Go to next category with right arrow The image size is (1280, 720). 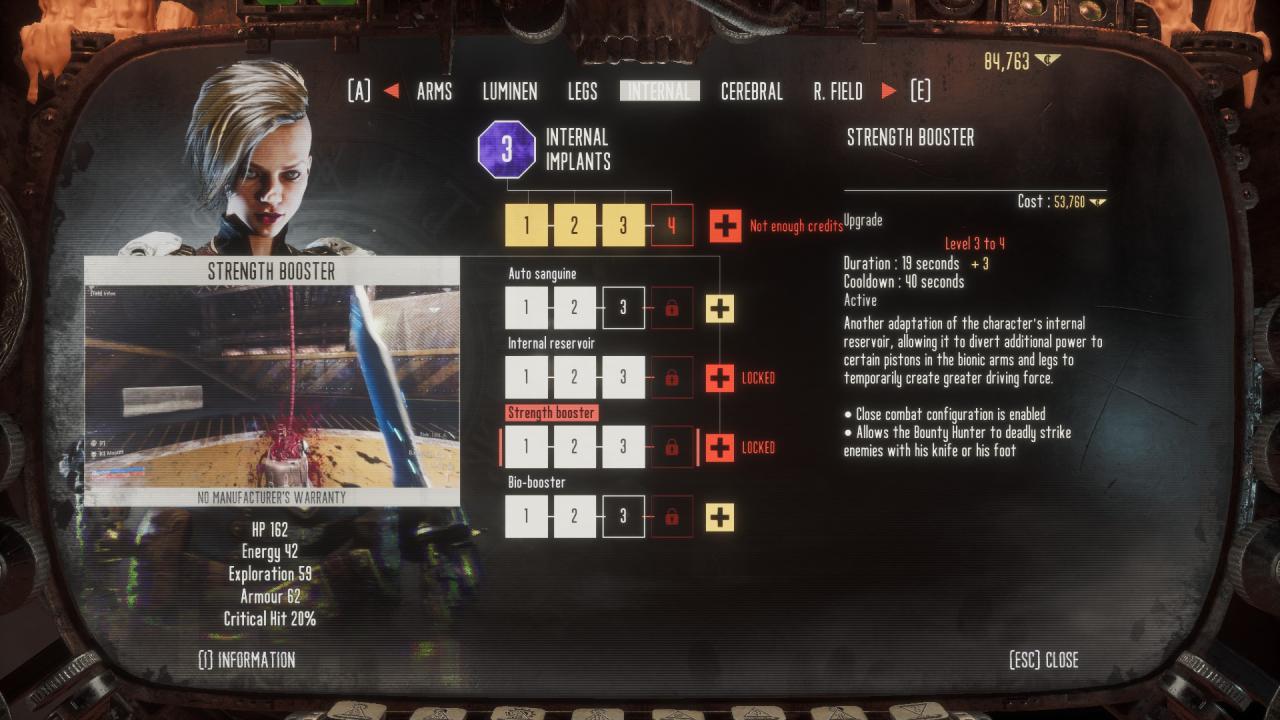[x=889, y=92]
